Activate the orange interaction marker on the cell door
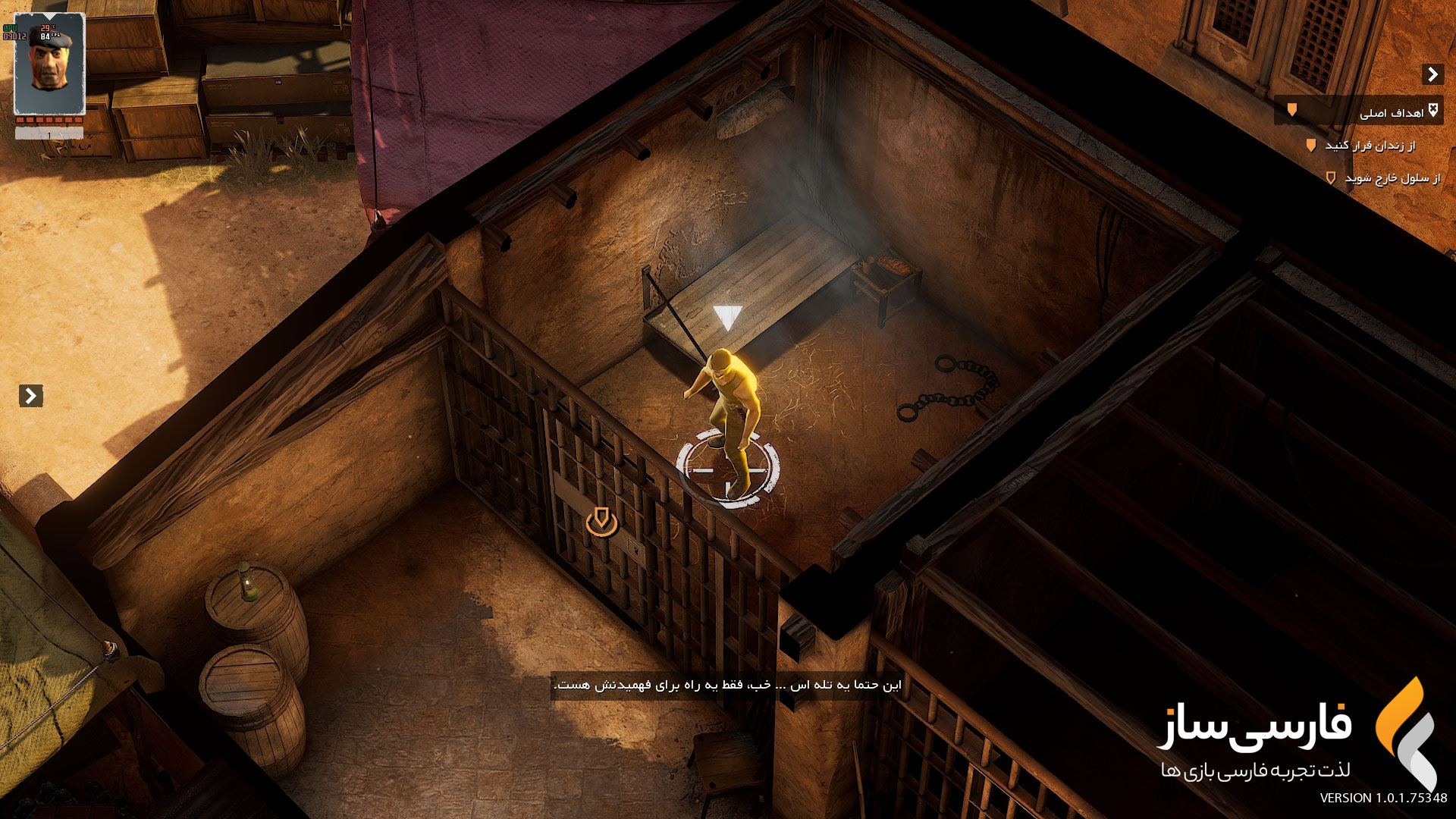The image size is (1456, 819). tap(601, 522)
